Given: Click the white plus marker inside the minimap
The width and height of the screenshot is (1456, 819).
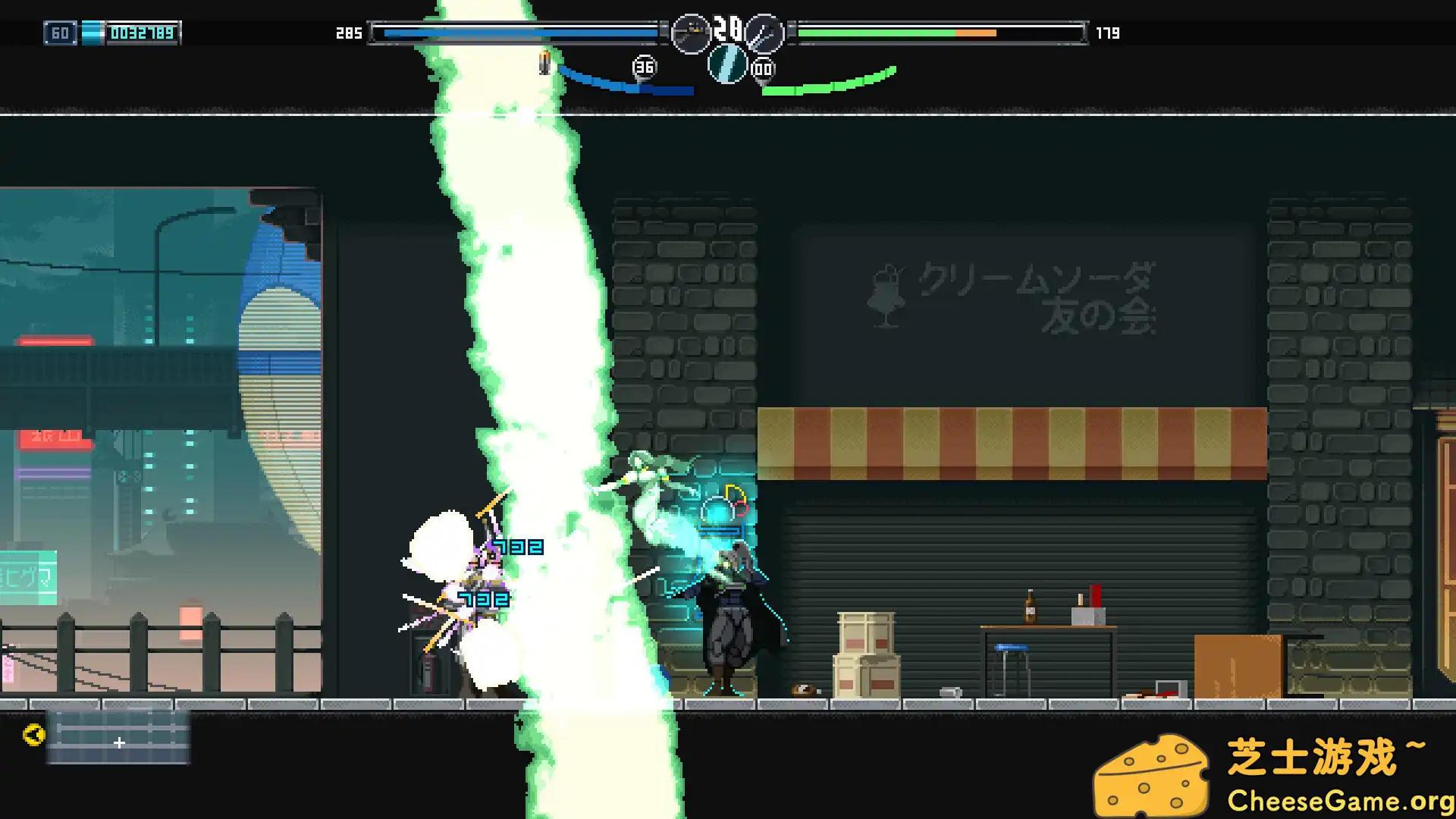Looking at the screenshot, I should pos(119,744).
